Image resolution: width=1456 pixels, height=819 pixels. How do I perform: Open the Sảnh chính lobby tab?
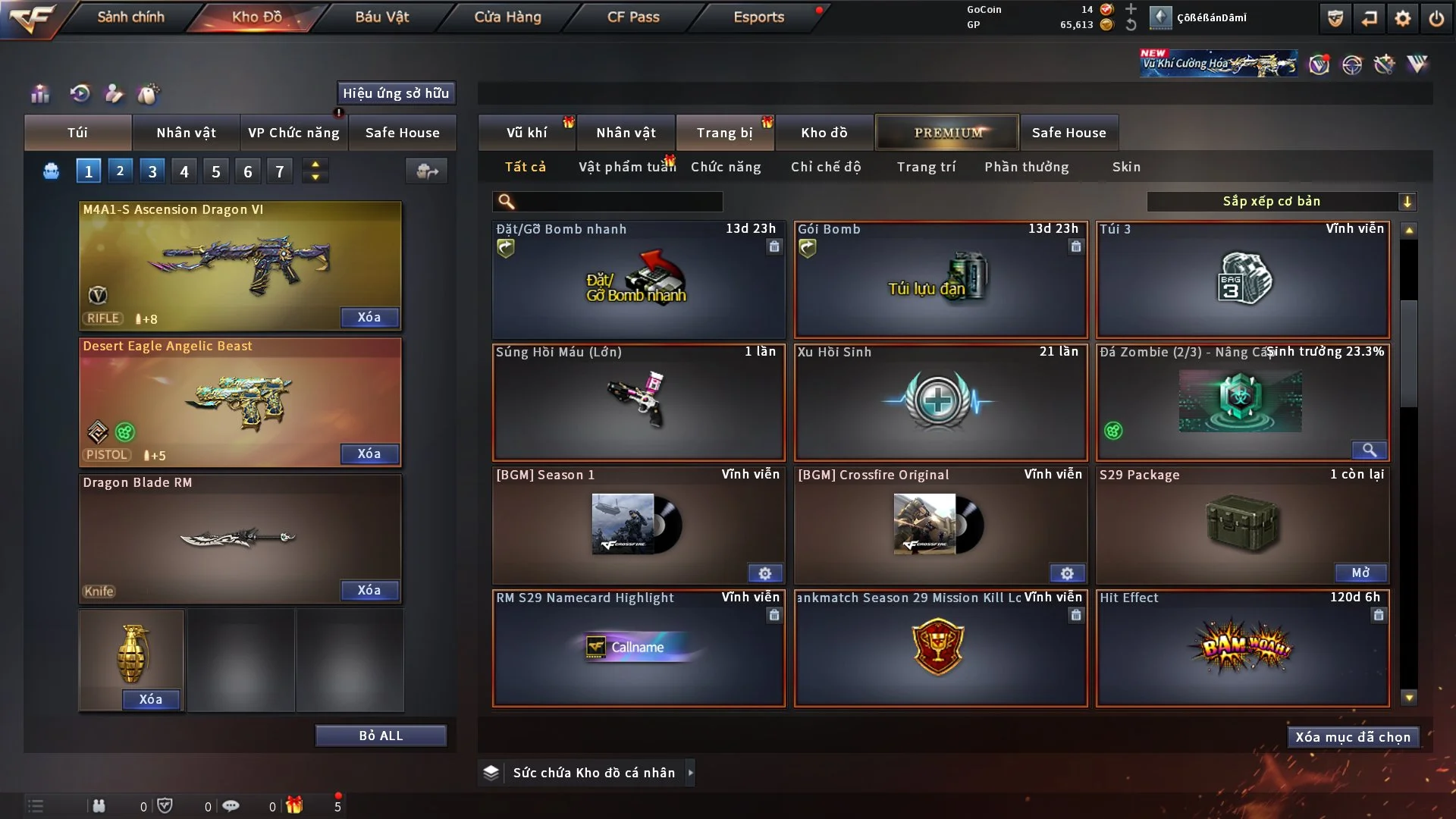[x=130, y=17]
